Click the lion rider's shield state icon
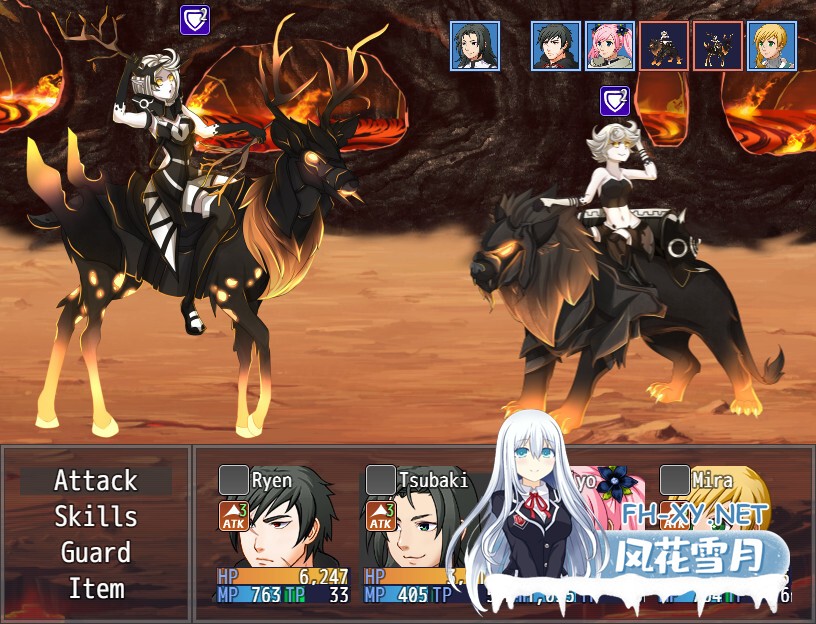Image resolution: width=816 pixels, height=624 pixels. [615, 101]
